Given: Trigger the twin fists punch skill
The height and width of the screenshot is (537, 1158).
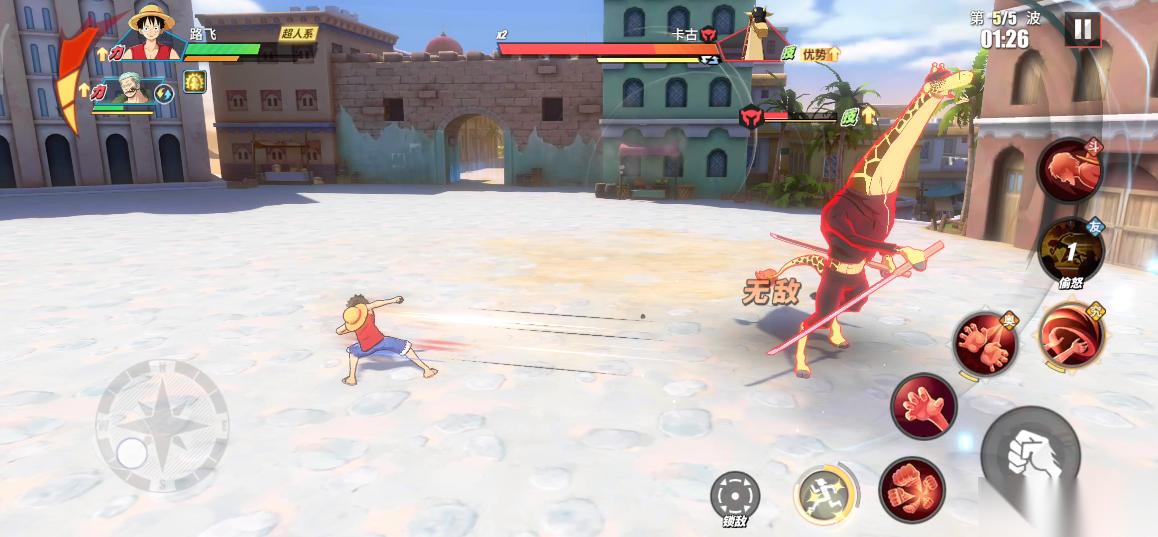Looking at the screenshot, I should pyautogui.click(x=912, y=489).
